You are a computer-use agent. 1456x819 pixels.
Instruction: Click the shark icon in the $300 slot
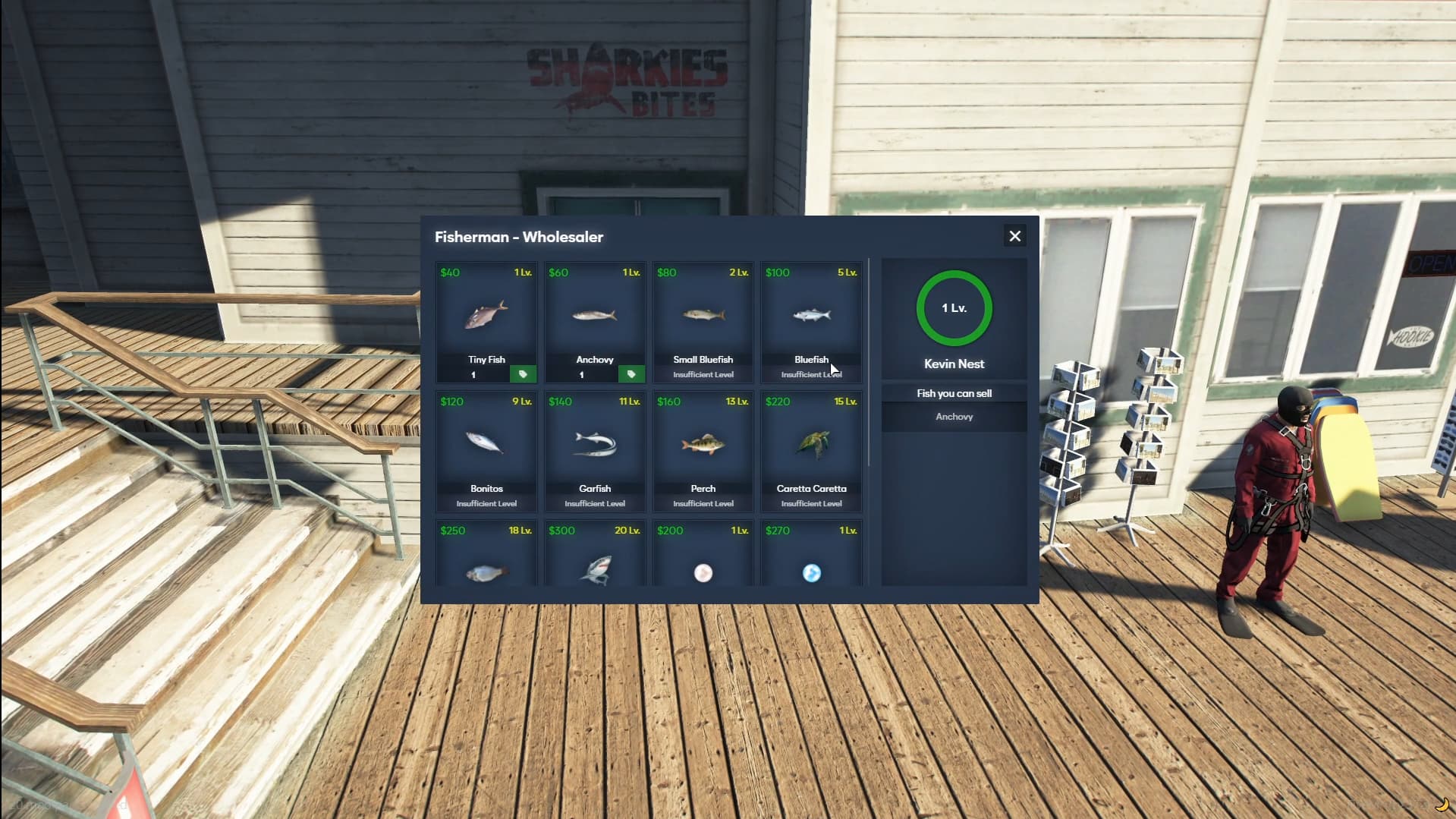[x=595, y=573]
